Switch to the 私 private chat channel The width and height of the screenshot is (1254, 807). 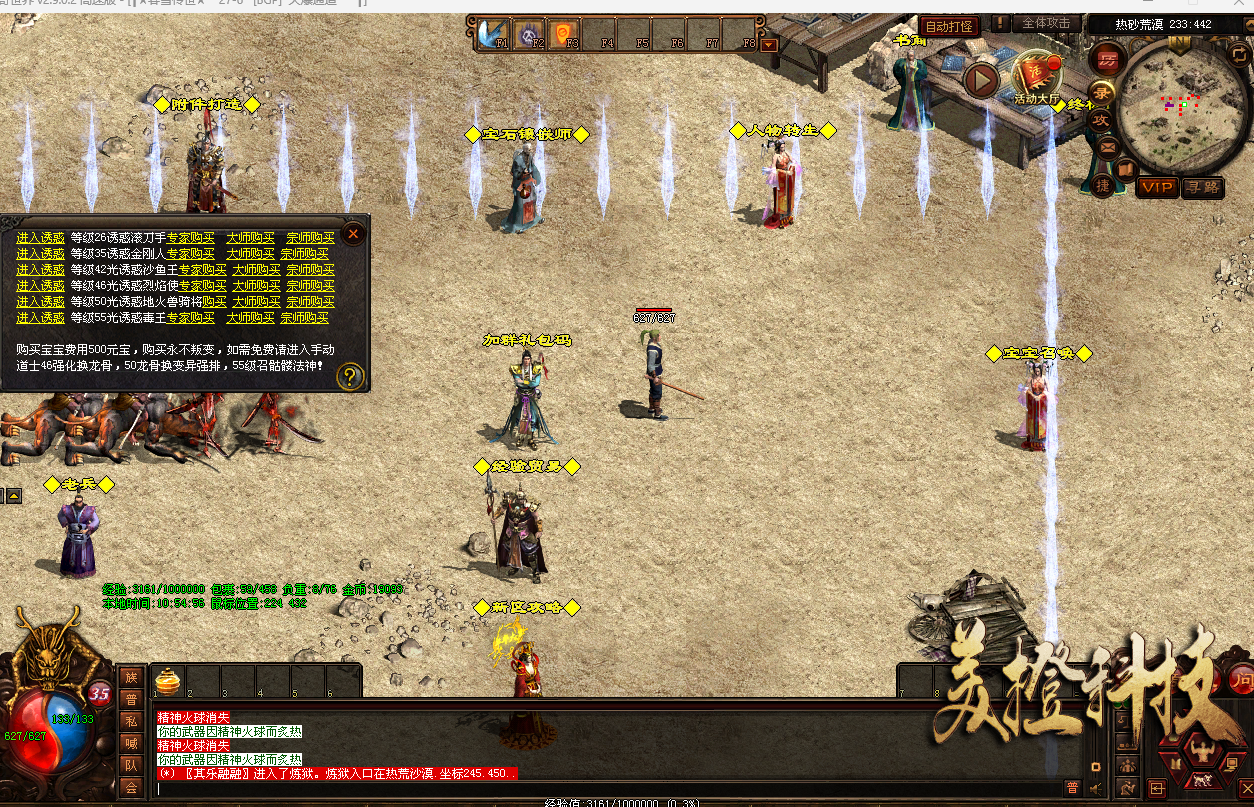[x=131, y=721]
